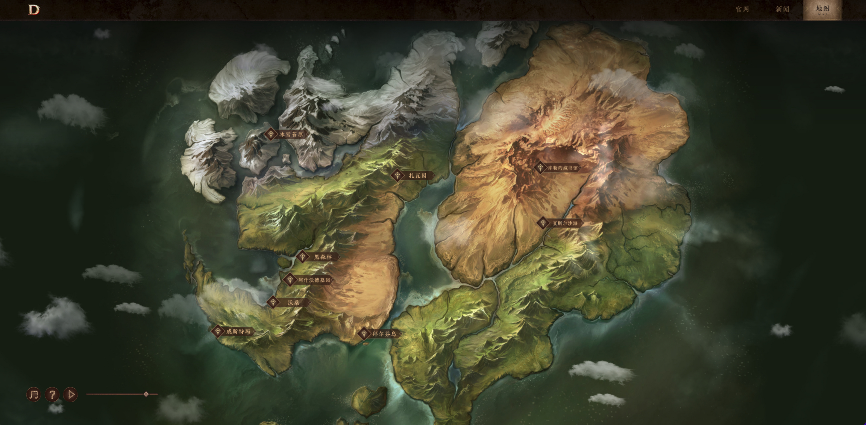The height and width of the screenshot is (425, 866).
Task: Open the marker below the volcano near the river
Action: click(x=559, y=222)
